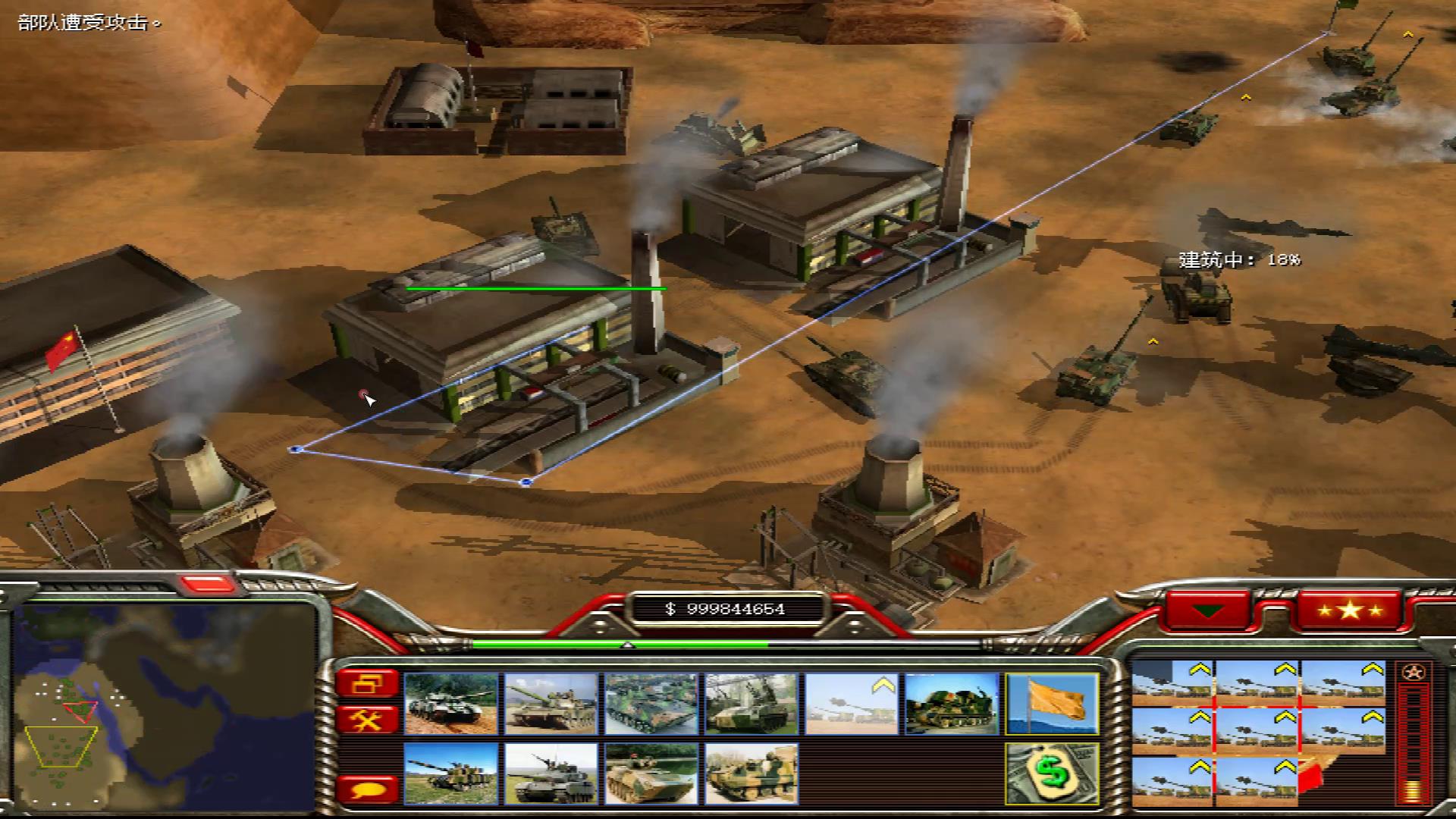Click the dollar-sign cash icon
This screenshot has height=819, width=1456.
(x=1051, y=773)
